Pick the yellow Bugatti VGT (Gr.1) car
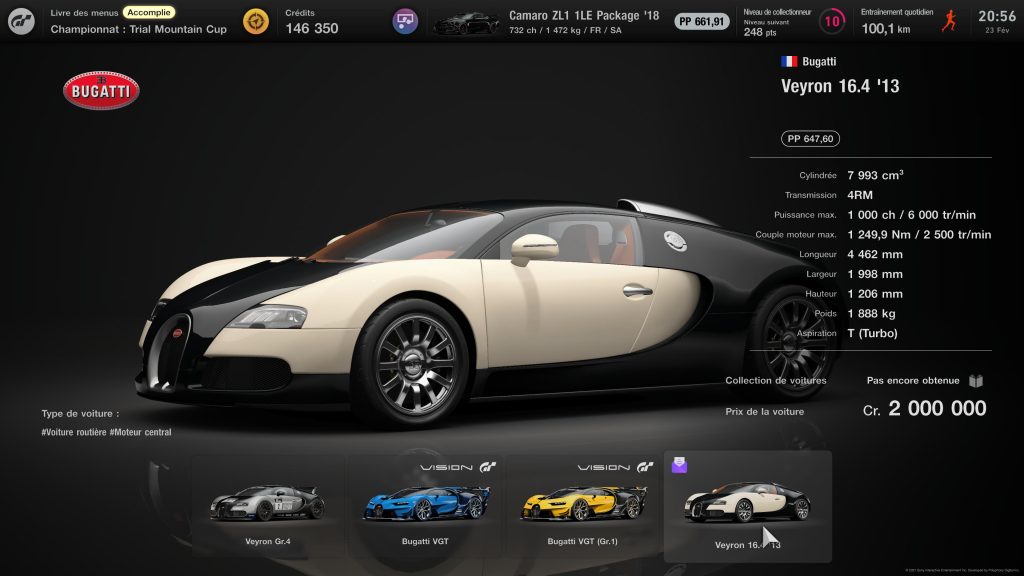Viewport: 1024px width, 576px height. 581,505
